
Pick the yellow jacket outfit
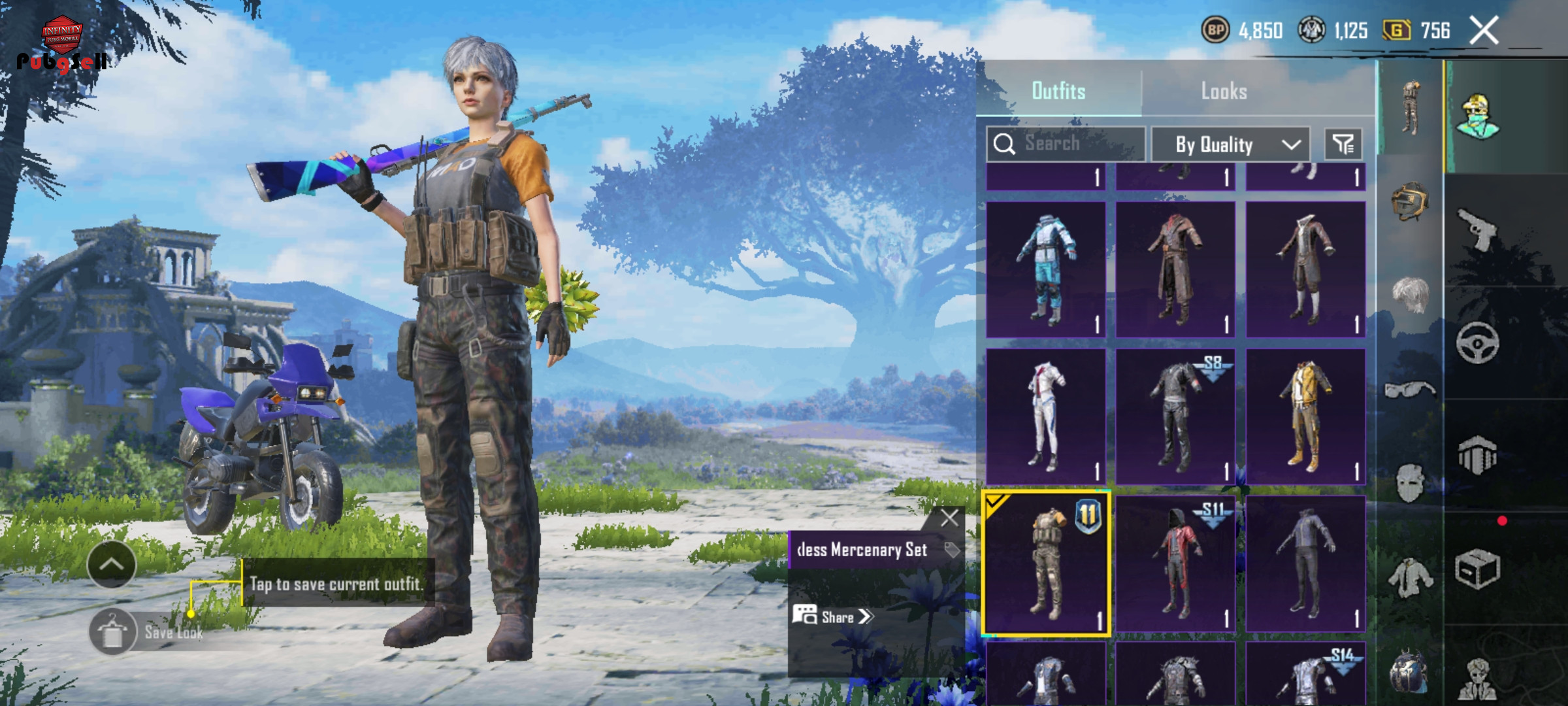[1305, 416]
